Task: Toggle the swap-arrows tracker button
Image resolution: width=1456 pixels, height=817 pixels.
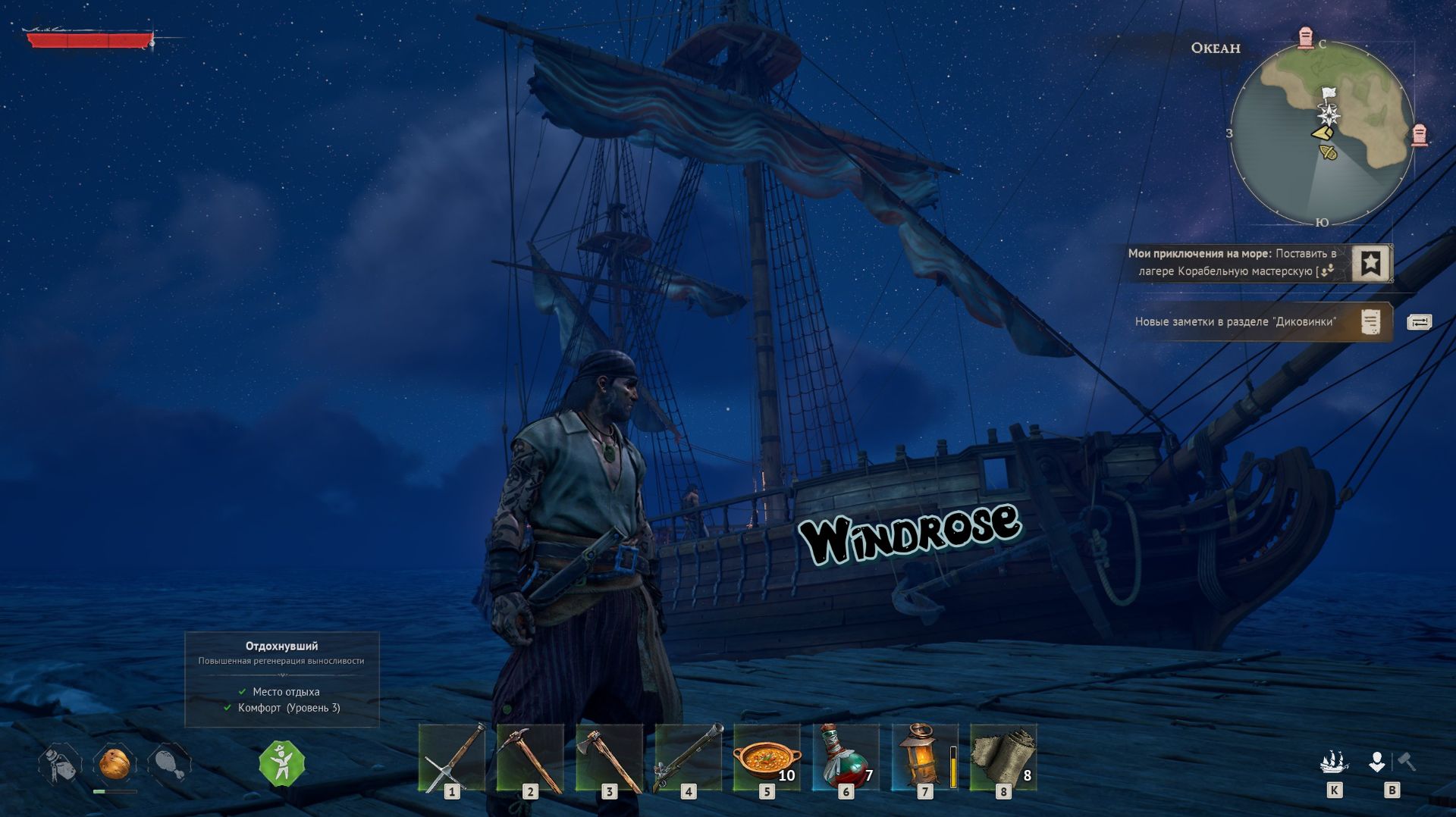Action: pyautogui.click(x=1419, y=322)
